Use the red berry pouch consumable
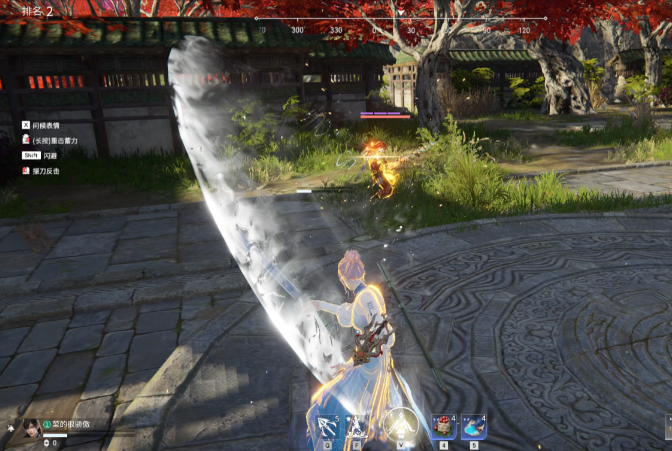This screenshot has height=451, width=672. [443, 426]
